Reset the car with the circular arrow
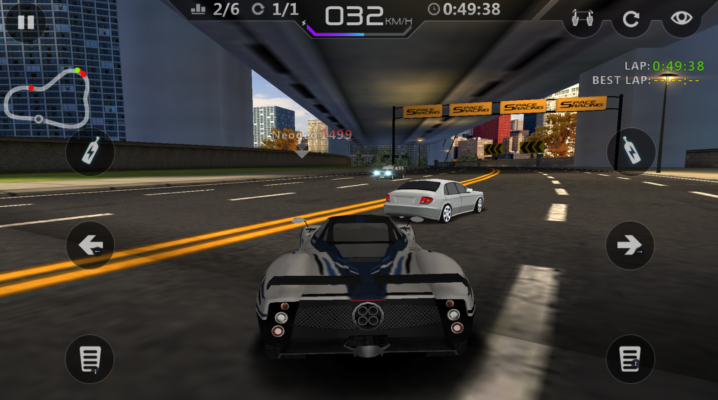The image size is (718, 400). click(x=631, y=18)
